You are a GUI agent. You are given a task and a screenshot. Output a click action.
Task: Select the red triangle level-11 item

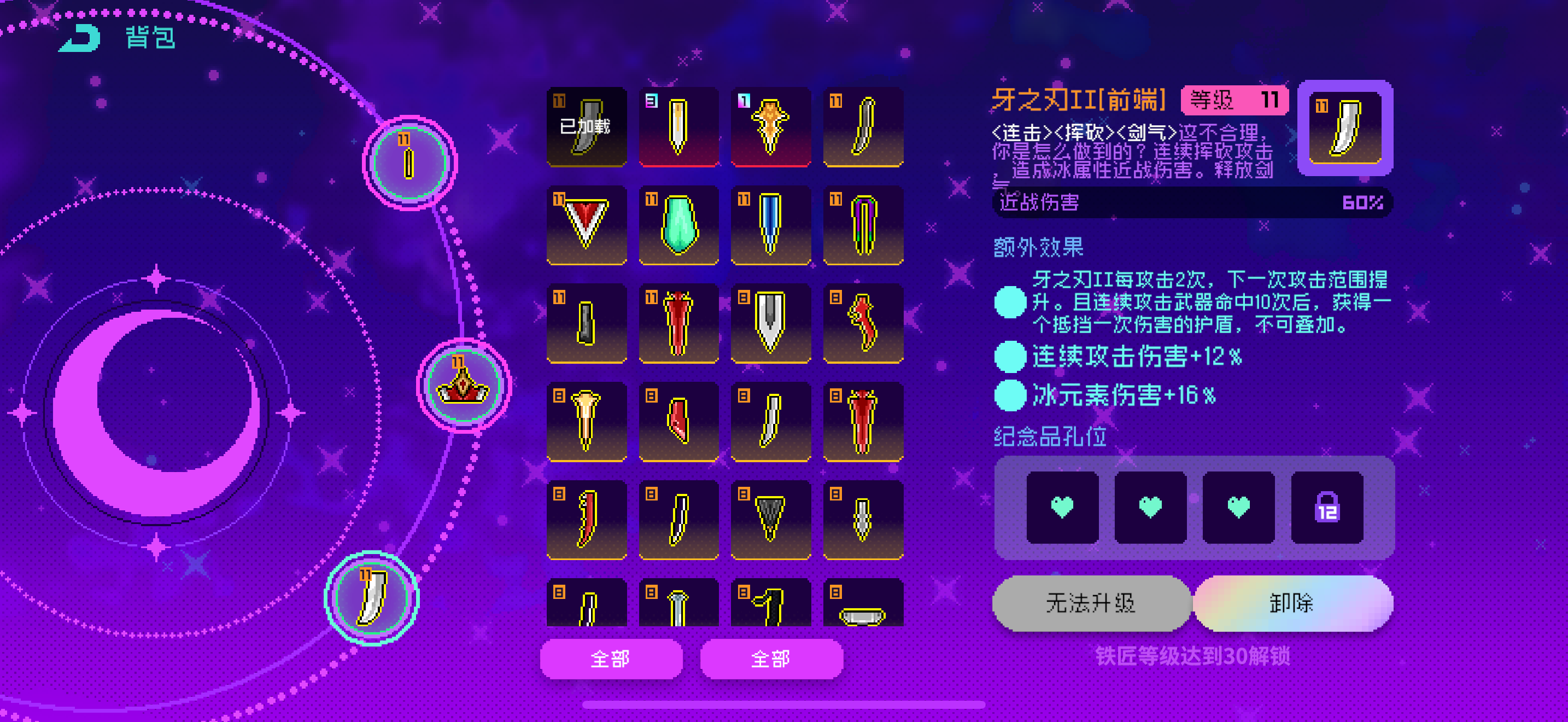click(586, 225)
